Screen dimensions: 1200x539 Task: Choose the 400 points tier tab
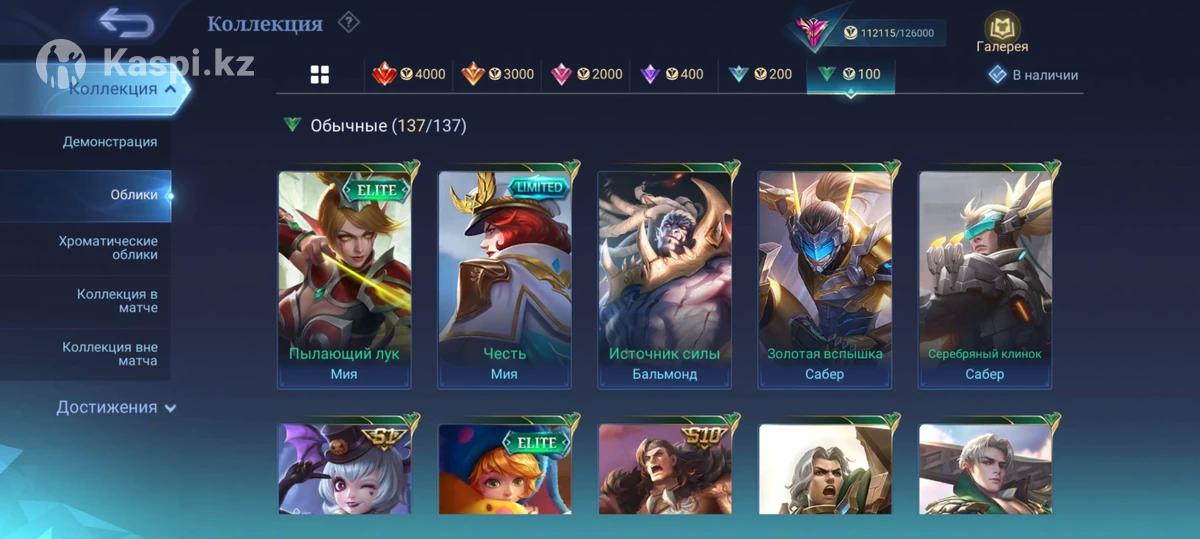coord(672,75)
